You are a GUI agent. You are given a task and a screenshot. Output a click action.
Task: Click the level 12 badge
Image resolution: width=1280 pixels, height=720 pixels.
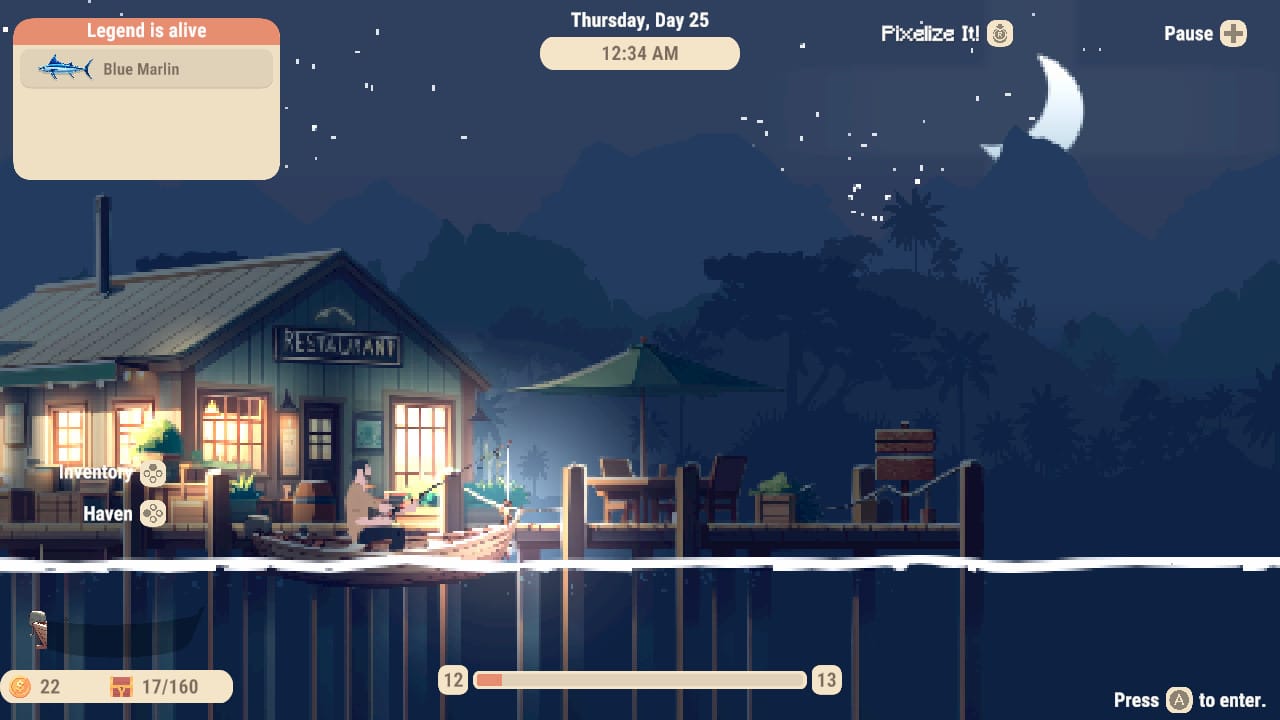click(x=452, y=680)
